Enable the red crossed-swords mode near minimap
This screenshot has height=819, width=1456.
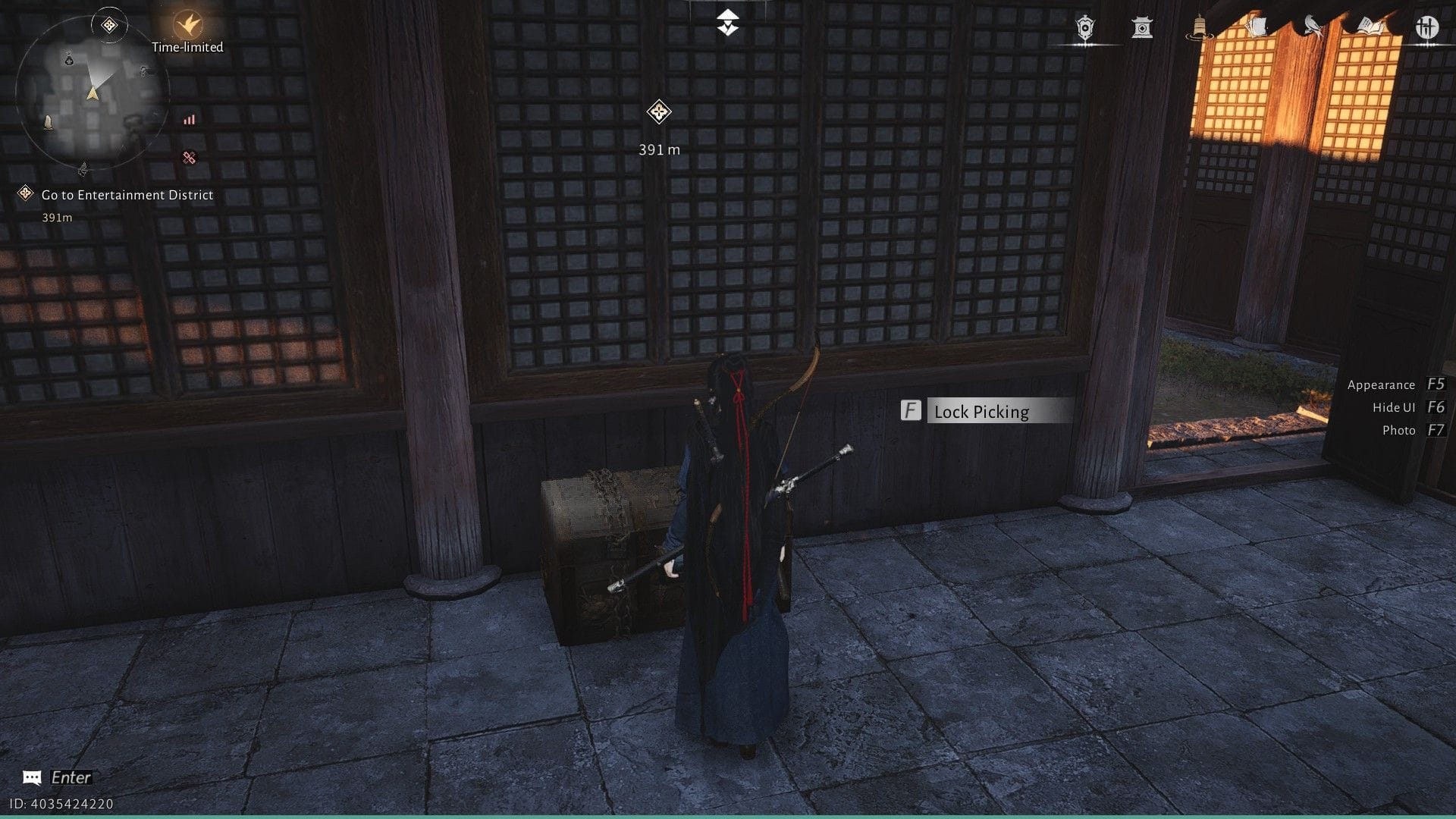click(x=189, y=157)
